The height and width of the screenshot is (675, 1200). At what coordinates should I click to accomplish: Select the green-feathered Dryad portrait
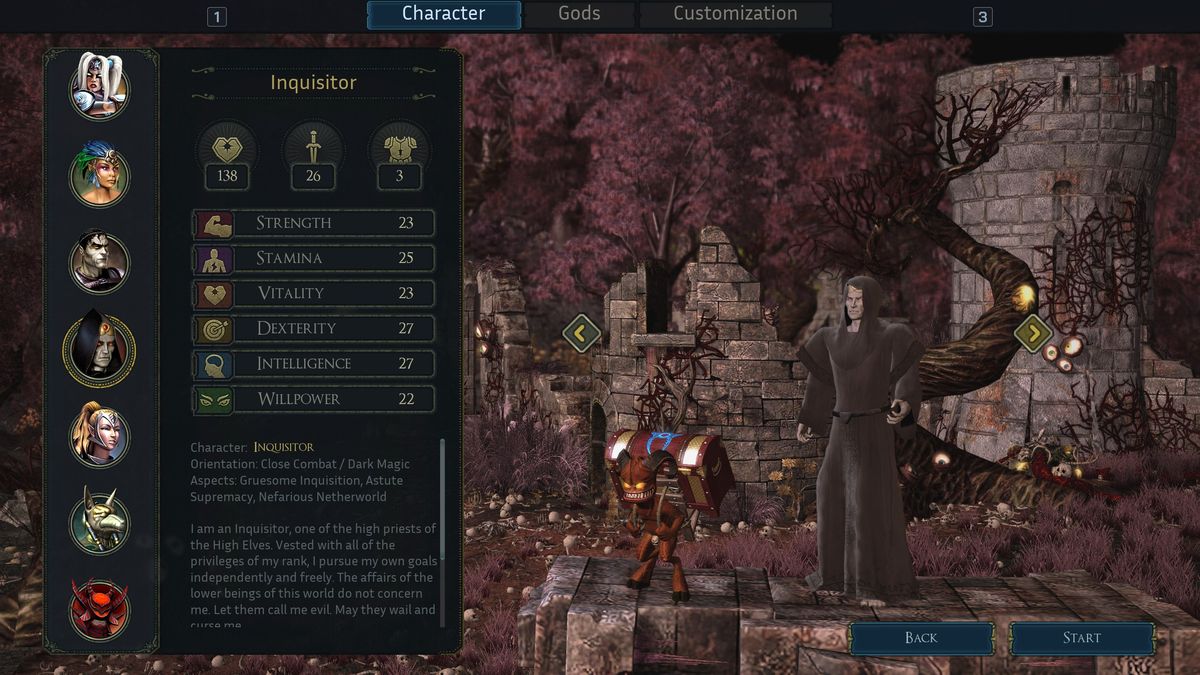[x=99, y=174]
